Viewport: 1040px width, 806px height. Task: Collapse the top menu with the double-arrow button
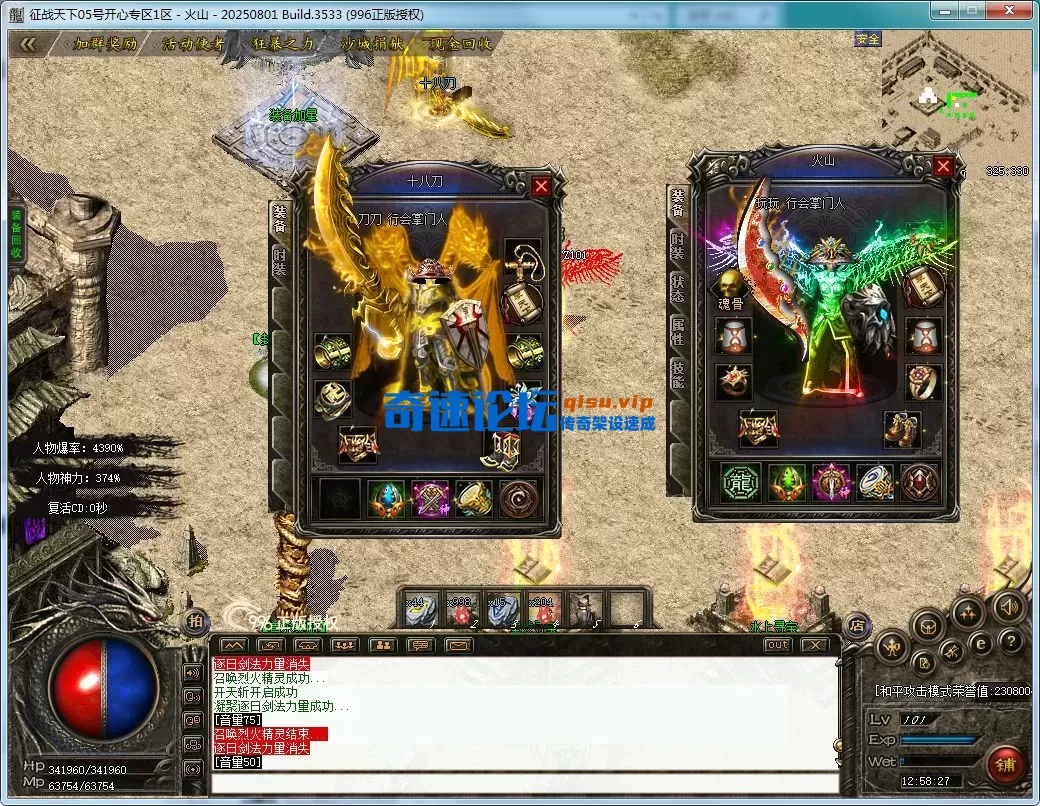[28, 44]
